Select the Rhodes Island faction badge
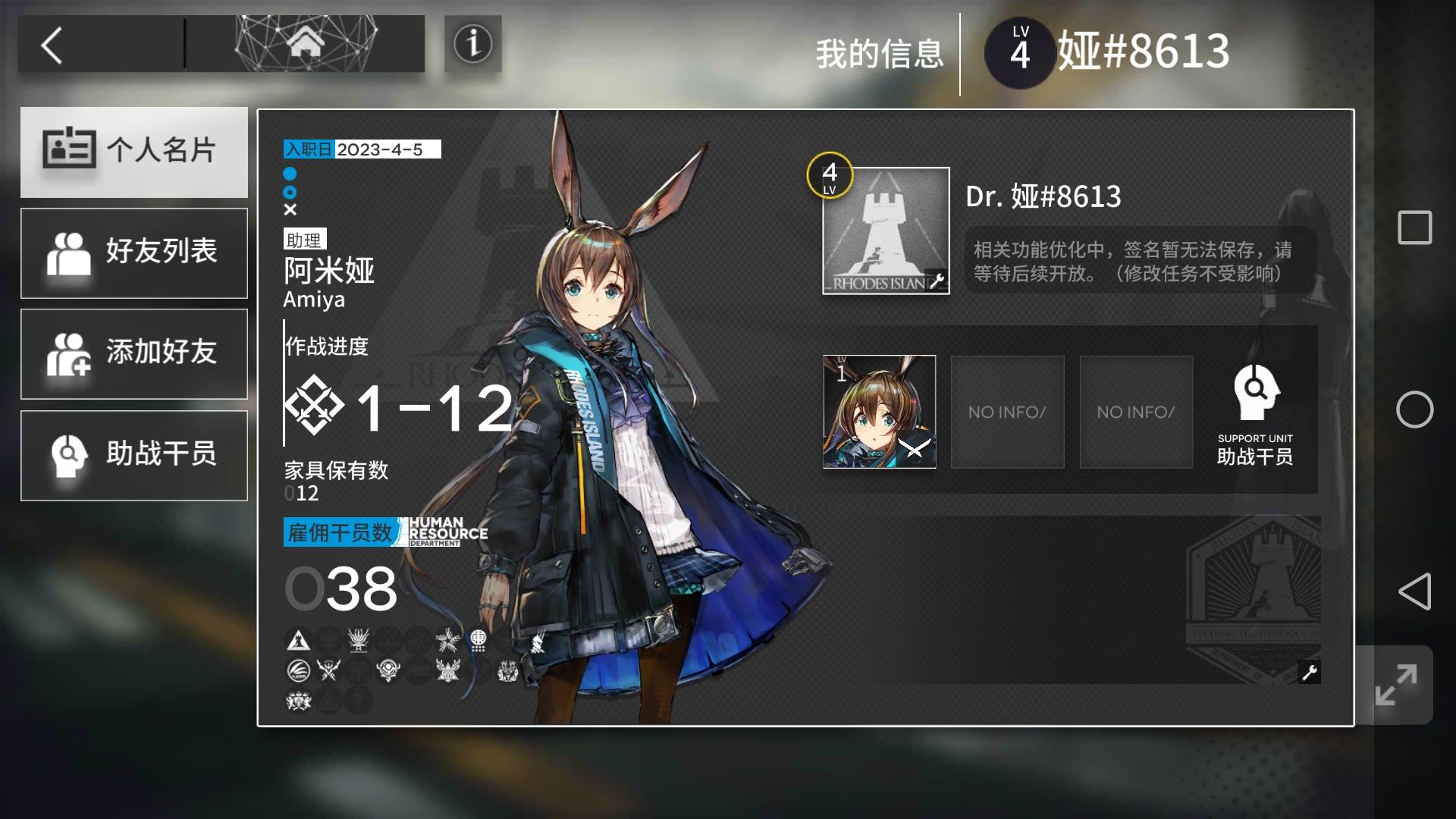The image size is (1456, 819). click(x=297, y=639)
